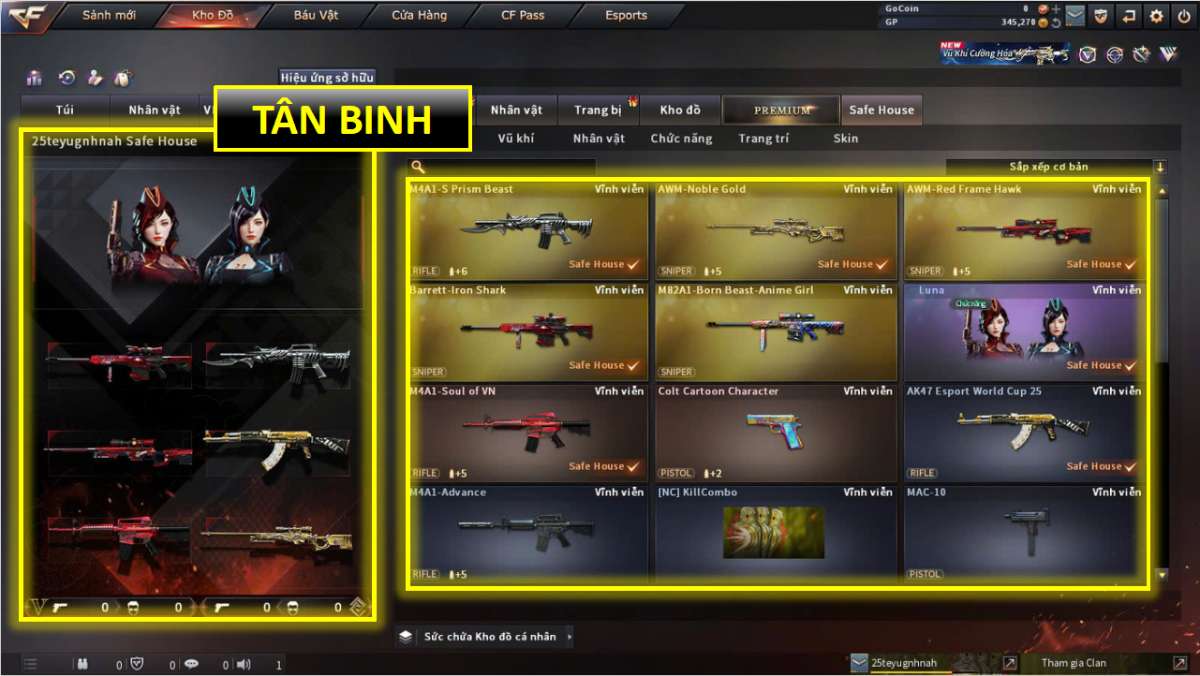Open the Esports tab
This screenshot has height=676, width=1200.
click(x=626, y=16)
